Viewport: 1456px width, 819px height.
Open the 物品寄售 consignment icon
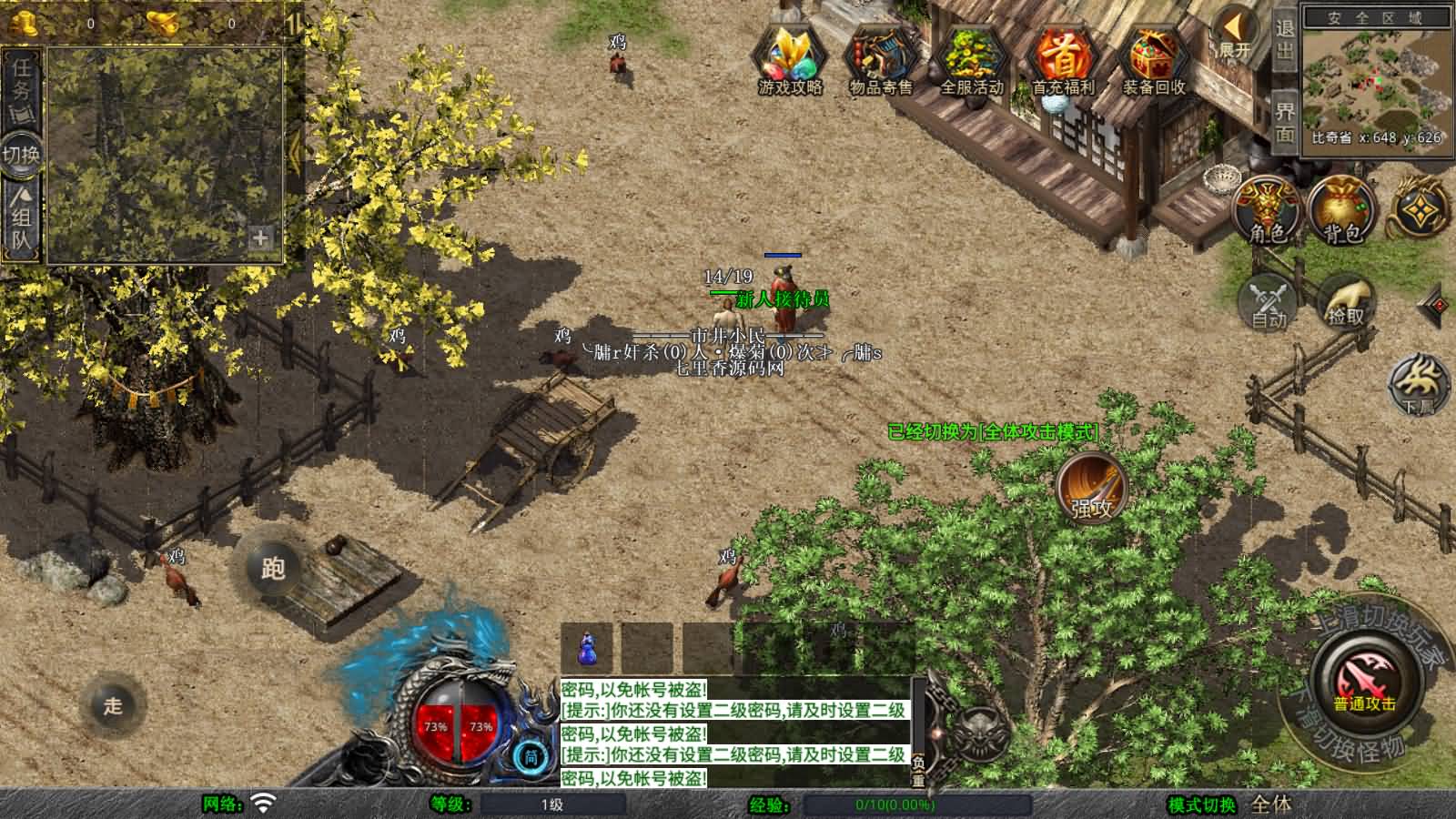tap(880, 59)
